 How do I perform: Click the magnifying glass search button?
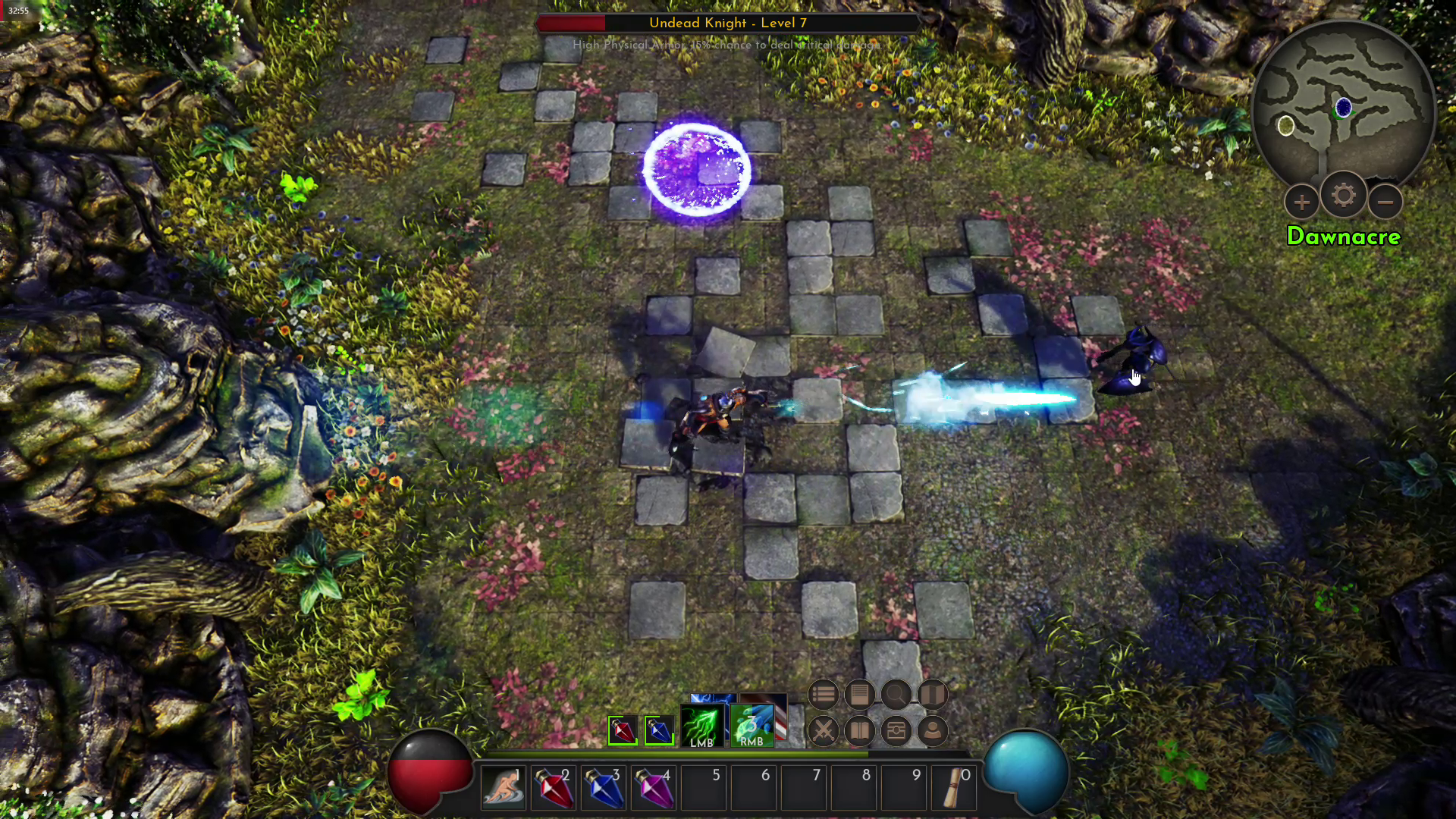click(x=896, y=694)
